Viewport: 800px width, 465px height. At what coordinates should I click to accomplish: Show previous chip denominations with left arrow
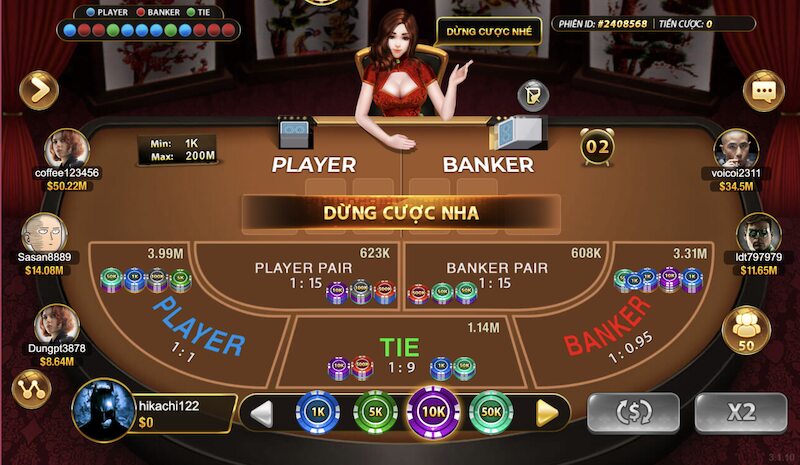[261, 412]
